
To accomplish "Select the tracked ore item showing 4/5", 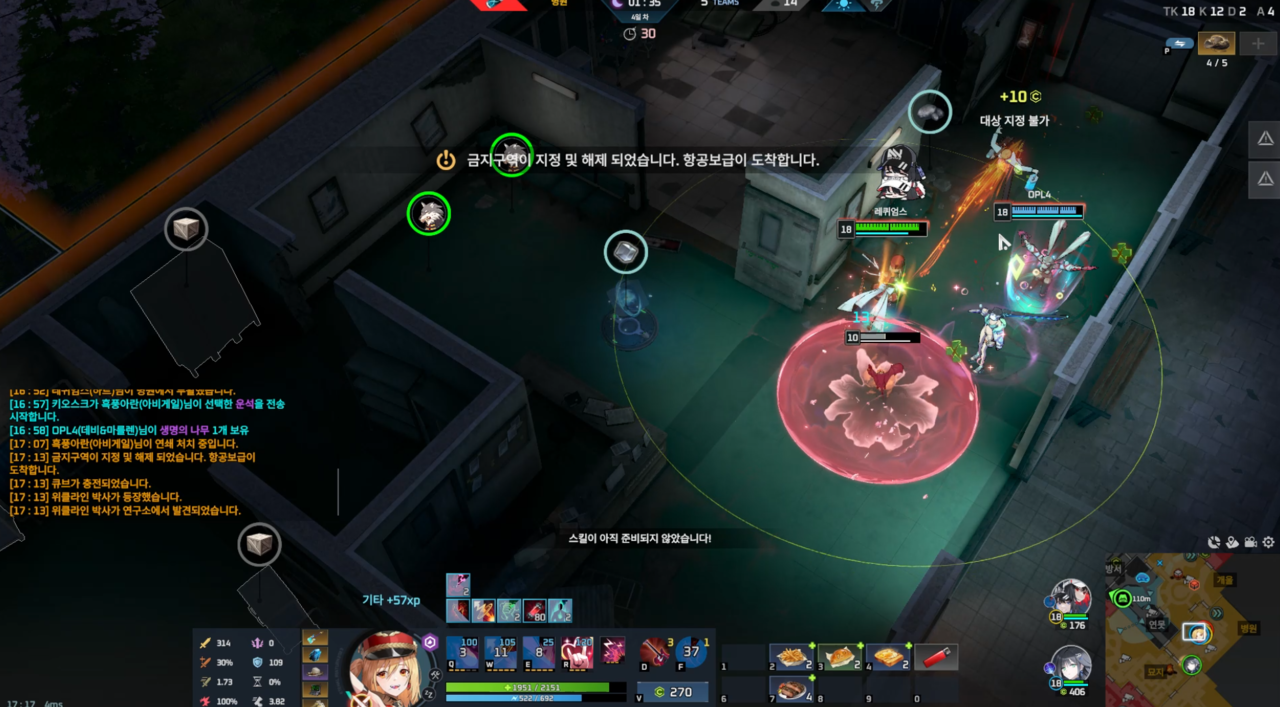I will pyautogui.click(x=1217, y=43).
